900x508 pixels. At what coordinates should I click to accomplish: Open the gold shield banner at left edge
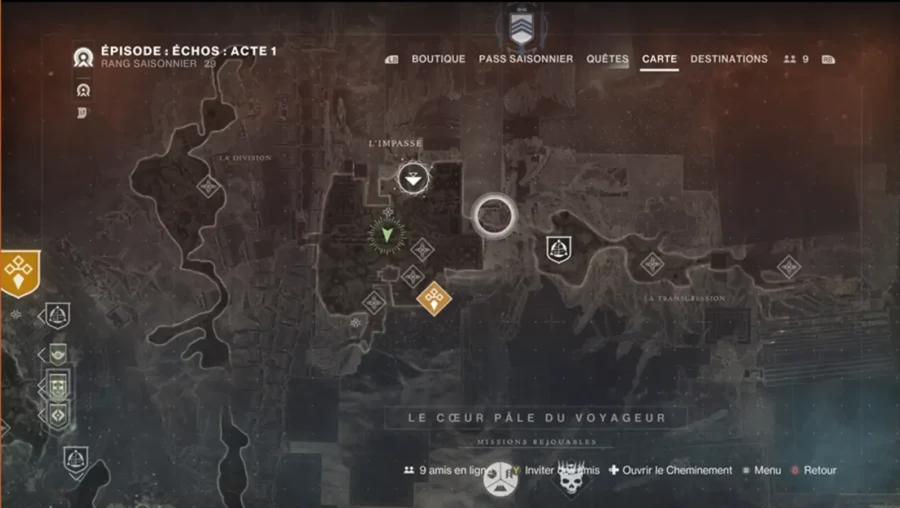(x=19, y=272)
